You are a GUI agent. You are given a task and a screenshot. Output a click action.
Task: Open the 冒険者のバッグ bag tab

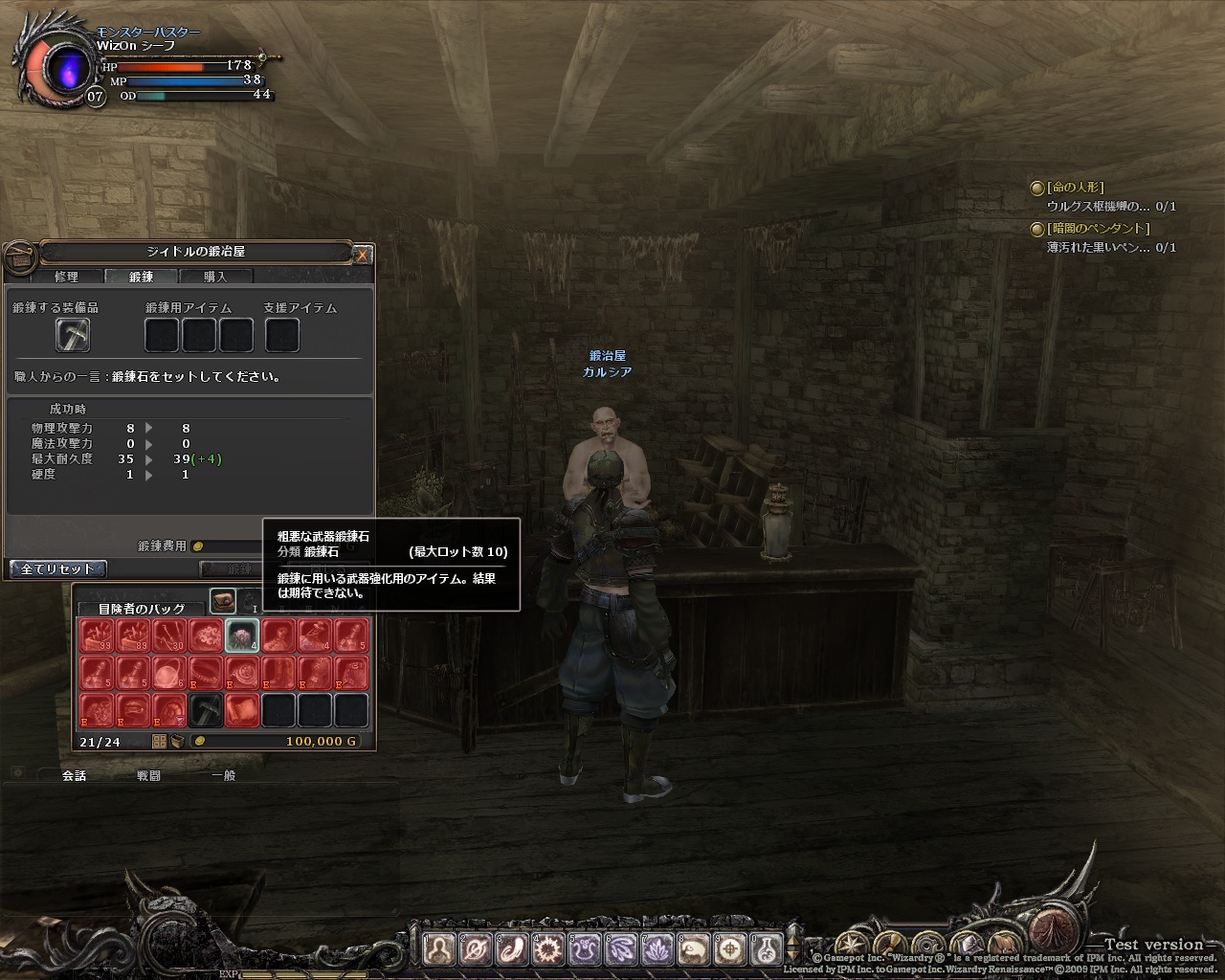(x=141, y=608)
